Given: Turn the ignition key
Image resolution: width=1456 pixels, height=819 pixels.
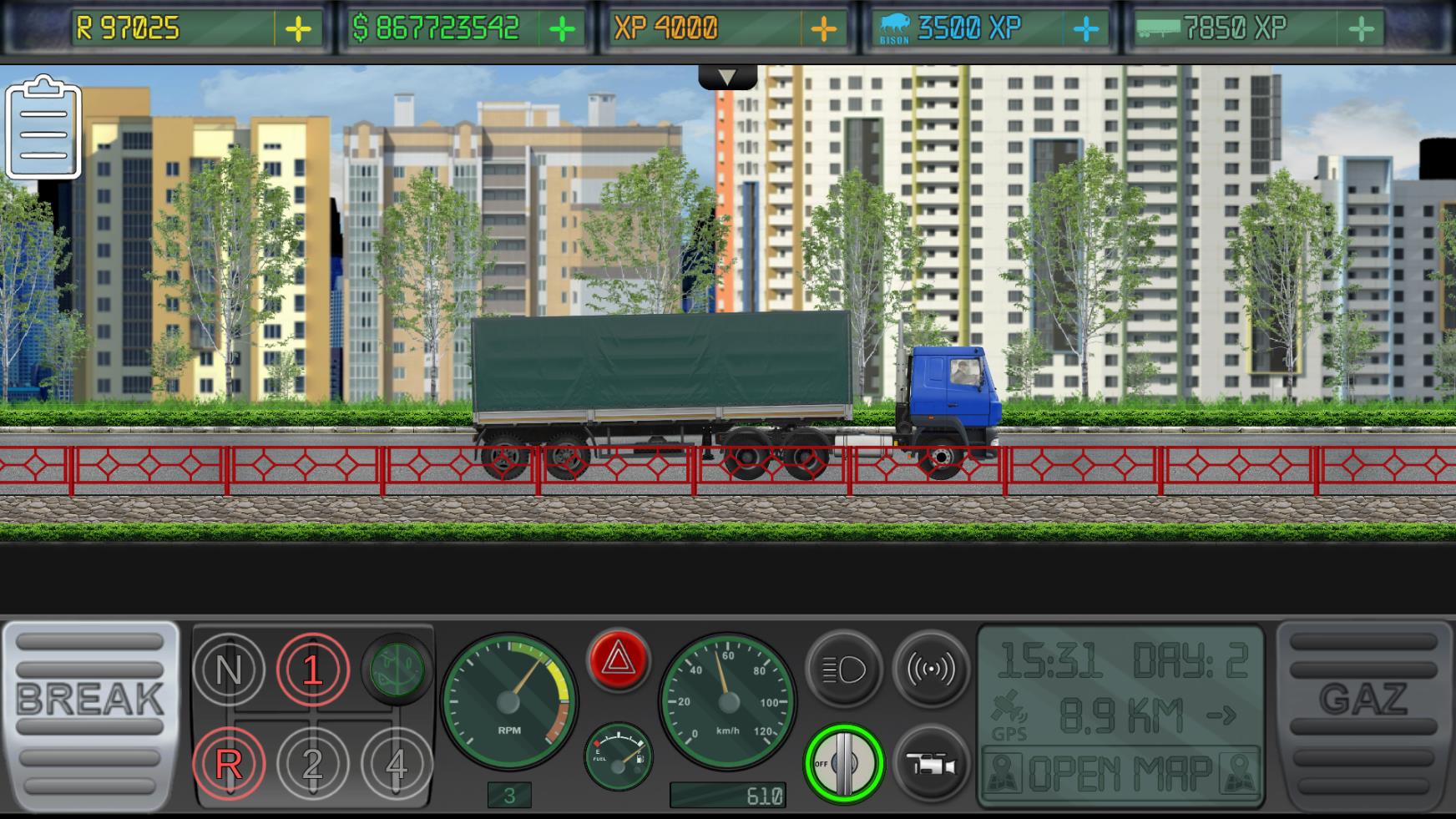Looking at the screenshot, I should point(843,762).
